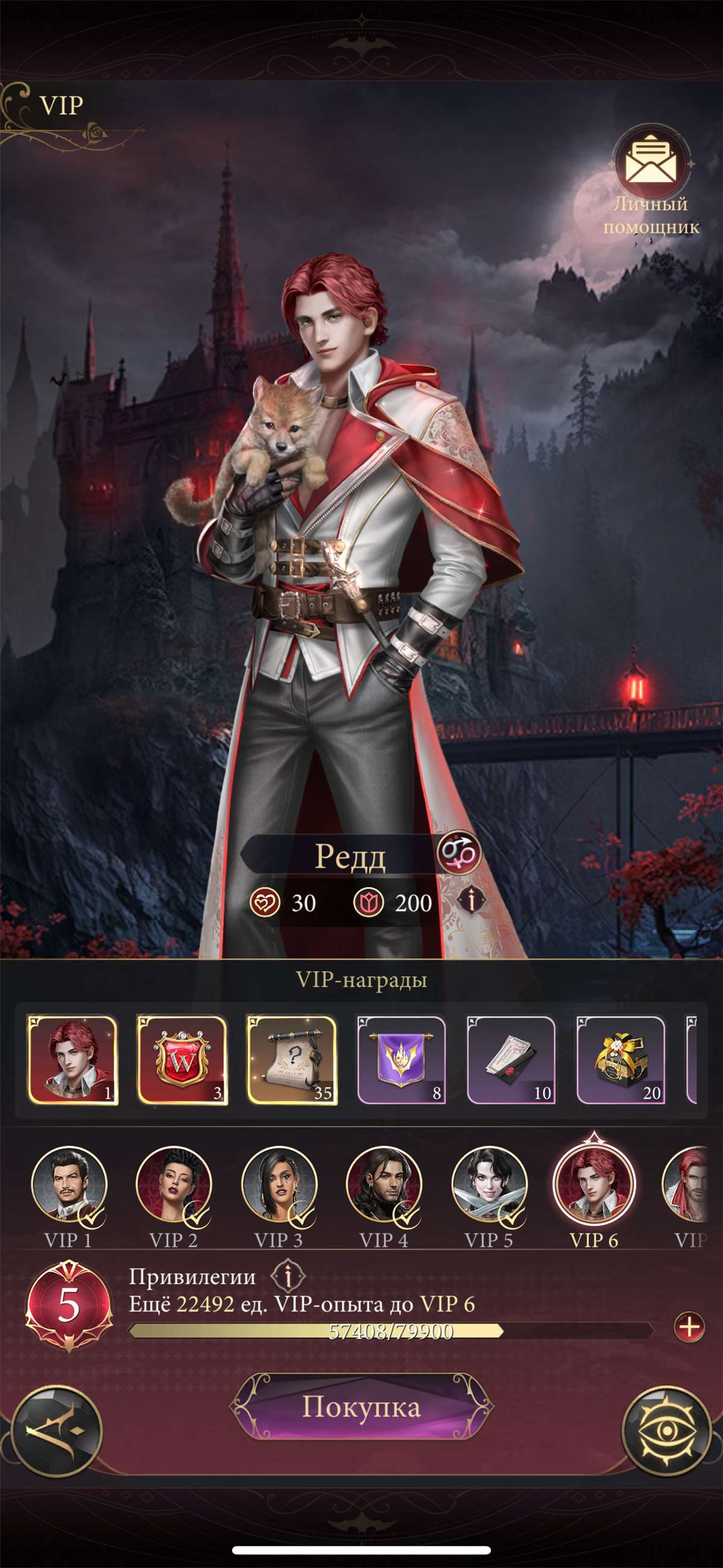Open the Привилегии info icon
723x1568 pixels.
coord(288,1276)
